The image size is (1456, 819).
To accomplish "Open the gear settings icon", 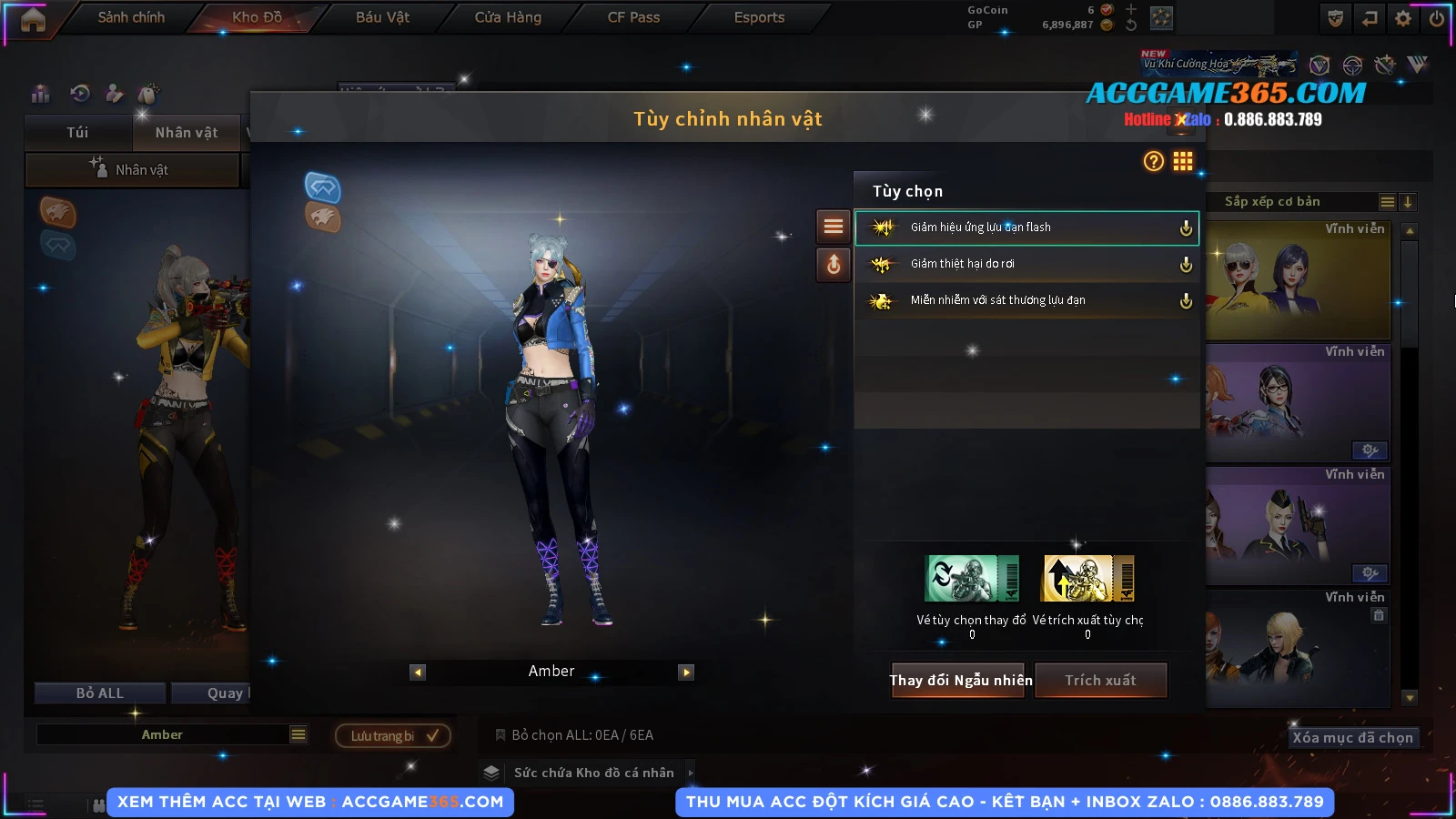I will (1402, 18).
